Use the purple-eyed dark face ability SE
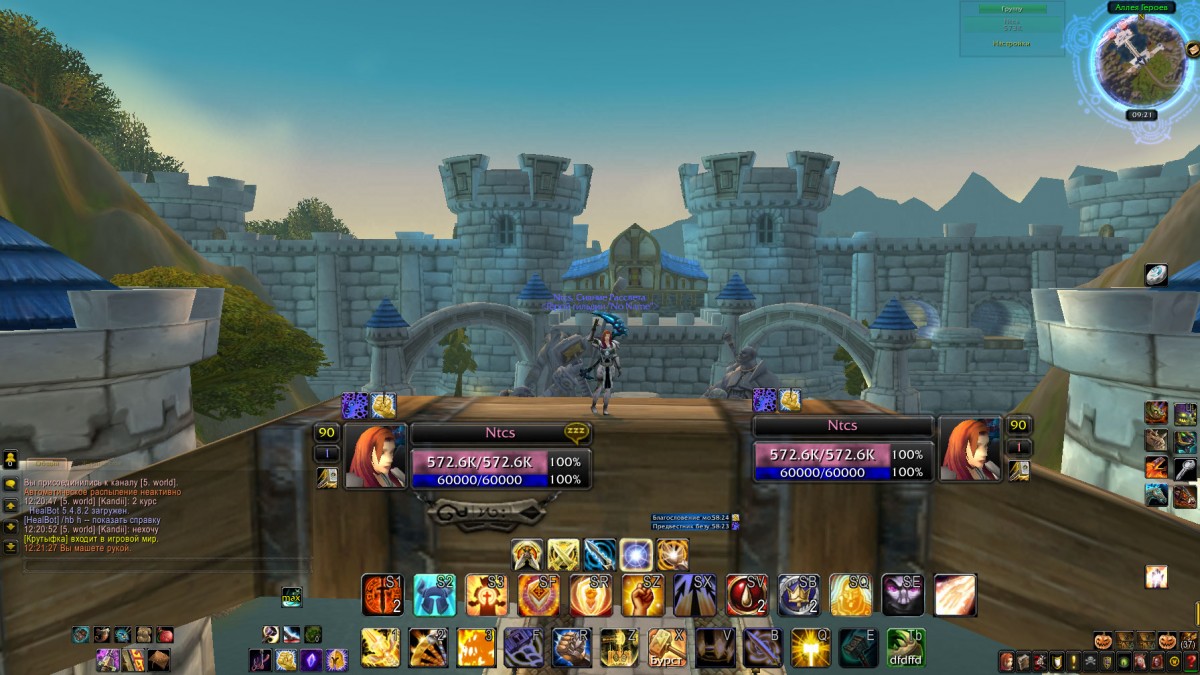The image size is (1200, 675). 903,595
